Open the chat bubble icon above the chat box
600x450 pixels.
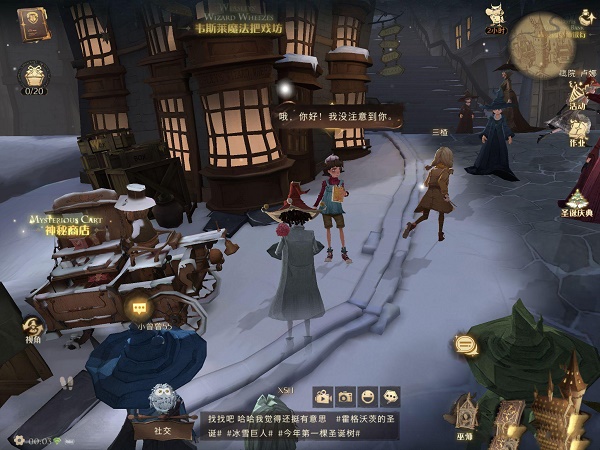[x=390, y=396]
